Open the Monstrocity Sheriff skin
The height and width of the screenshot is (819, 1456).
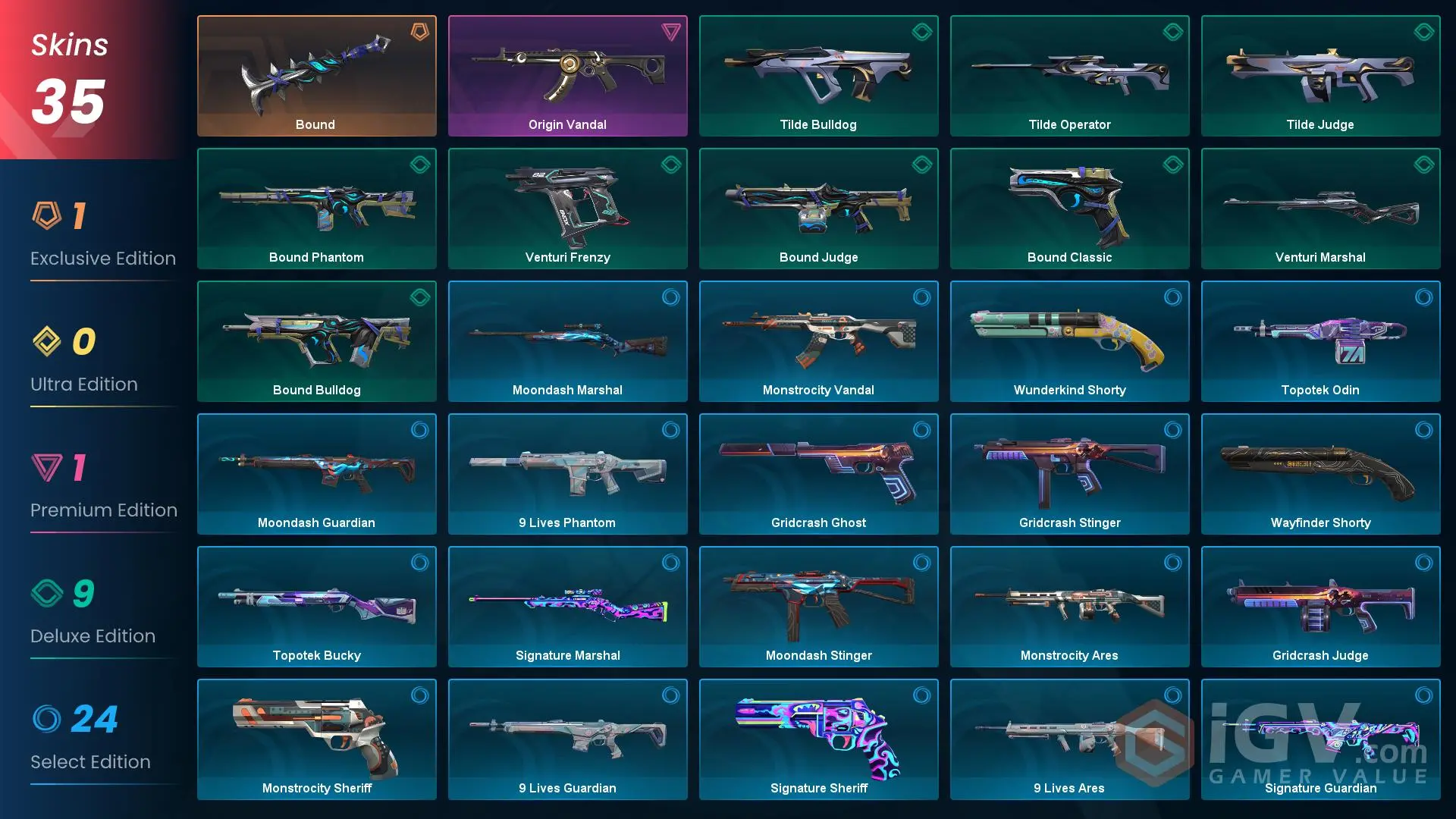[x=316, y=739]
